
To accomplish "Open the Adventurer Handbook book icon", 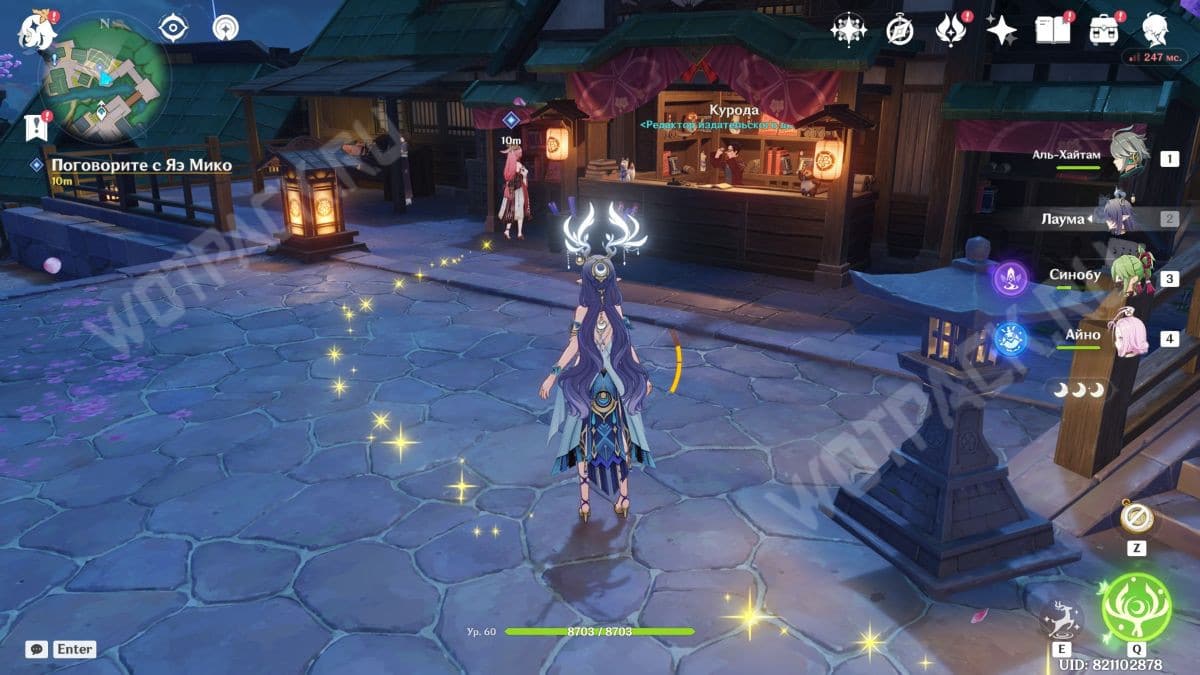I will [x=1051, y=30].
